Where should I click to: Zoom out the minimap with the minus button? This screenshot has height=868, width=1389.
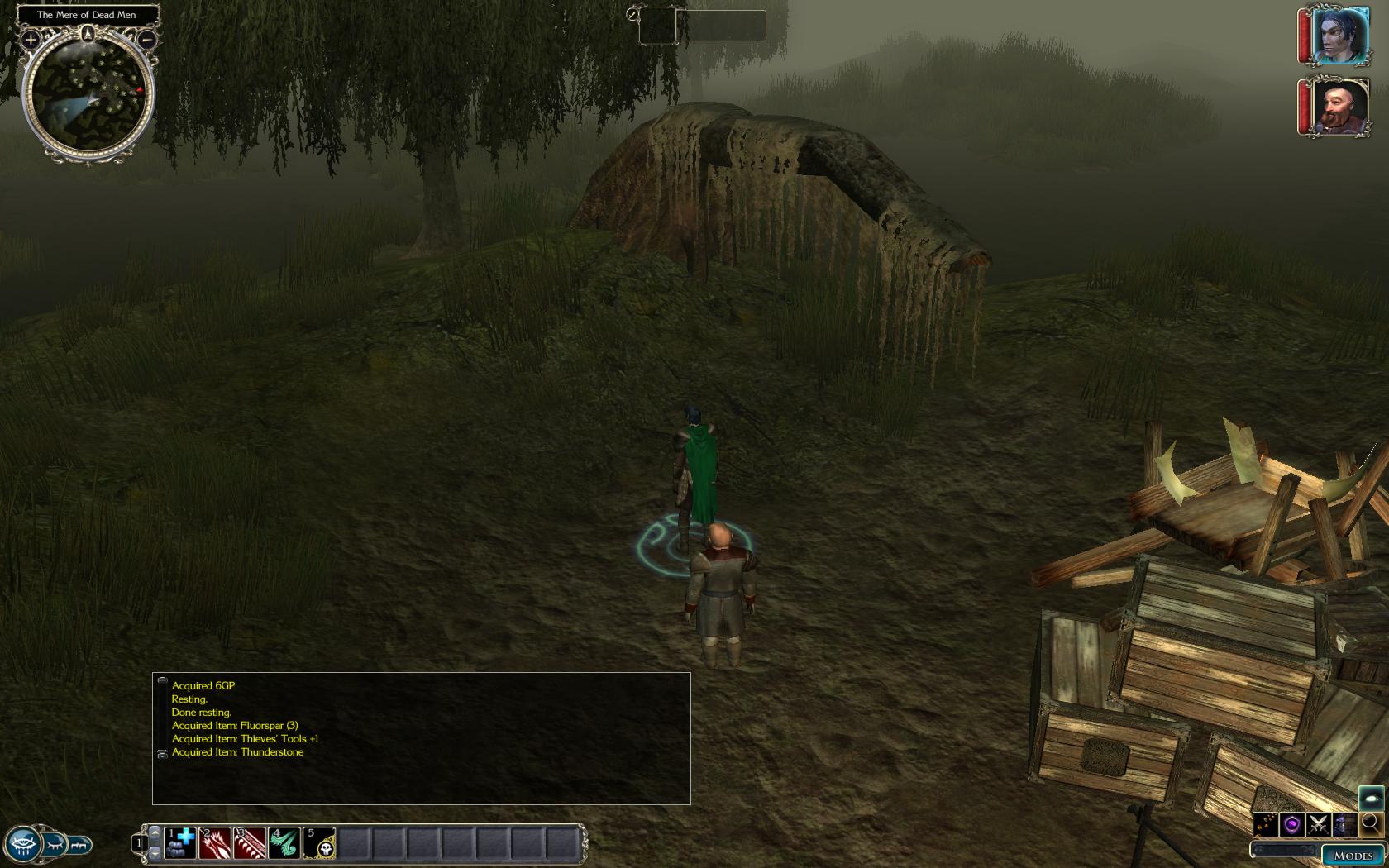point(147,39)
